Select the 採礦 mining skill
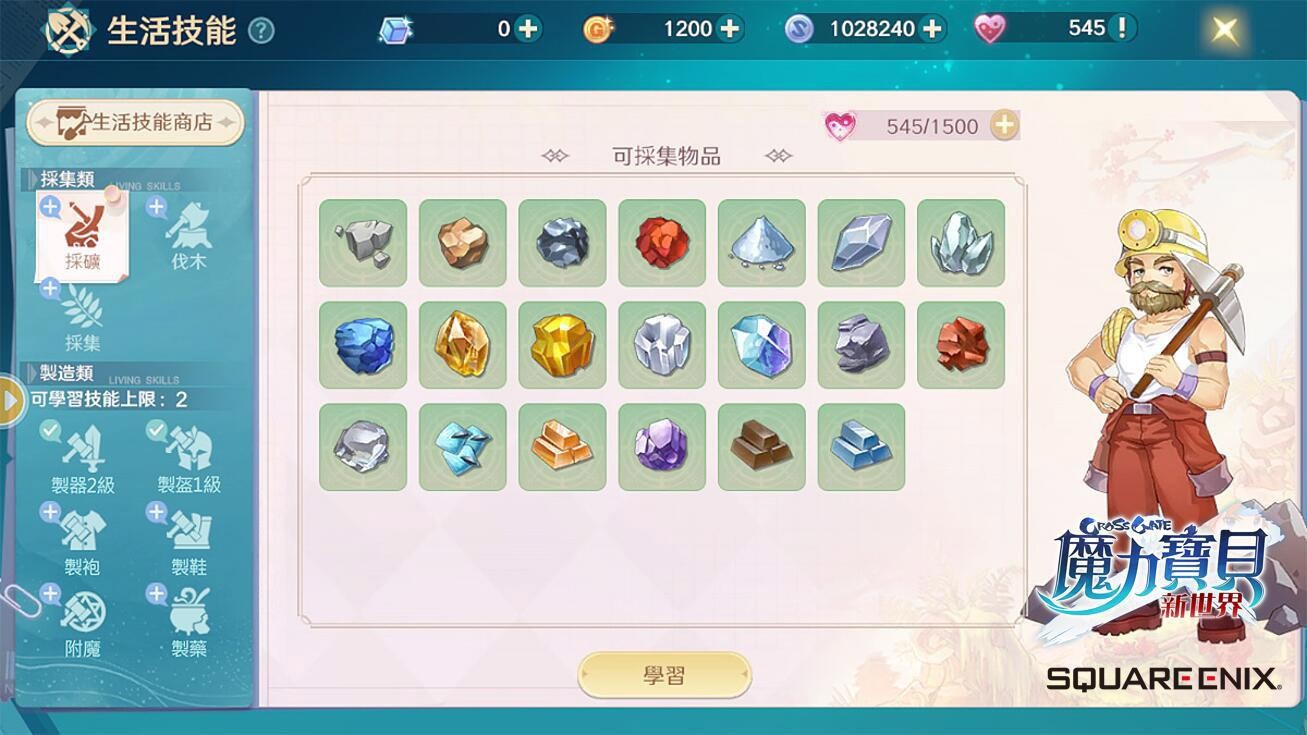 (83, 237)
